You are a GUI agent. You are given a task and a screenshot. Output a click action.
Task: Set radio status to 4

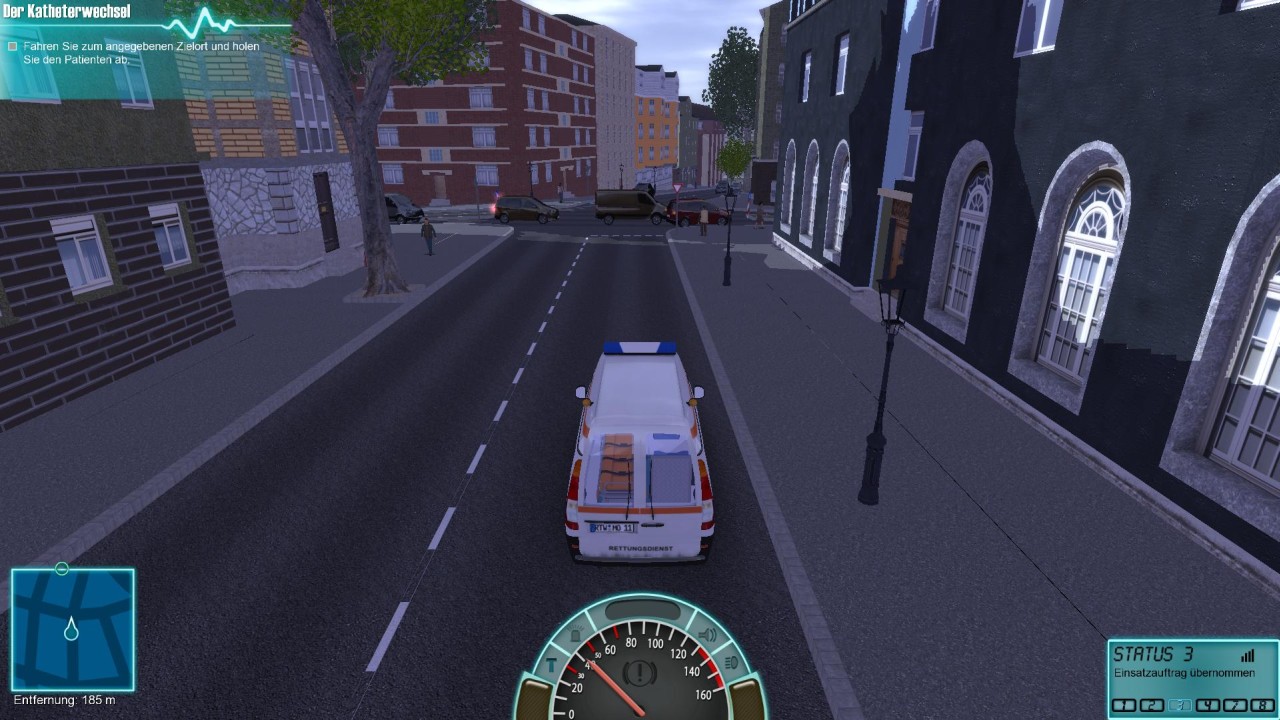point(1208,705)
